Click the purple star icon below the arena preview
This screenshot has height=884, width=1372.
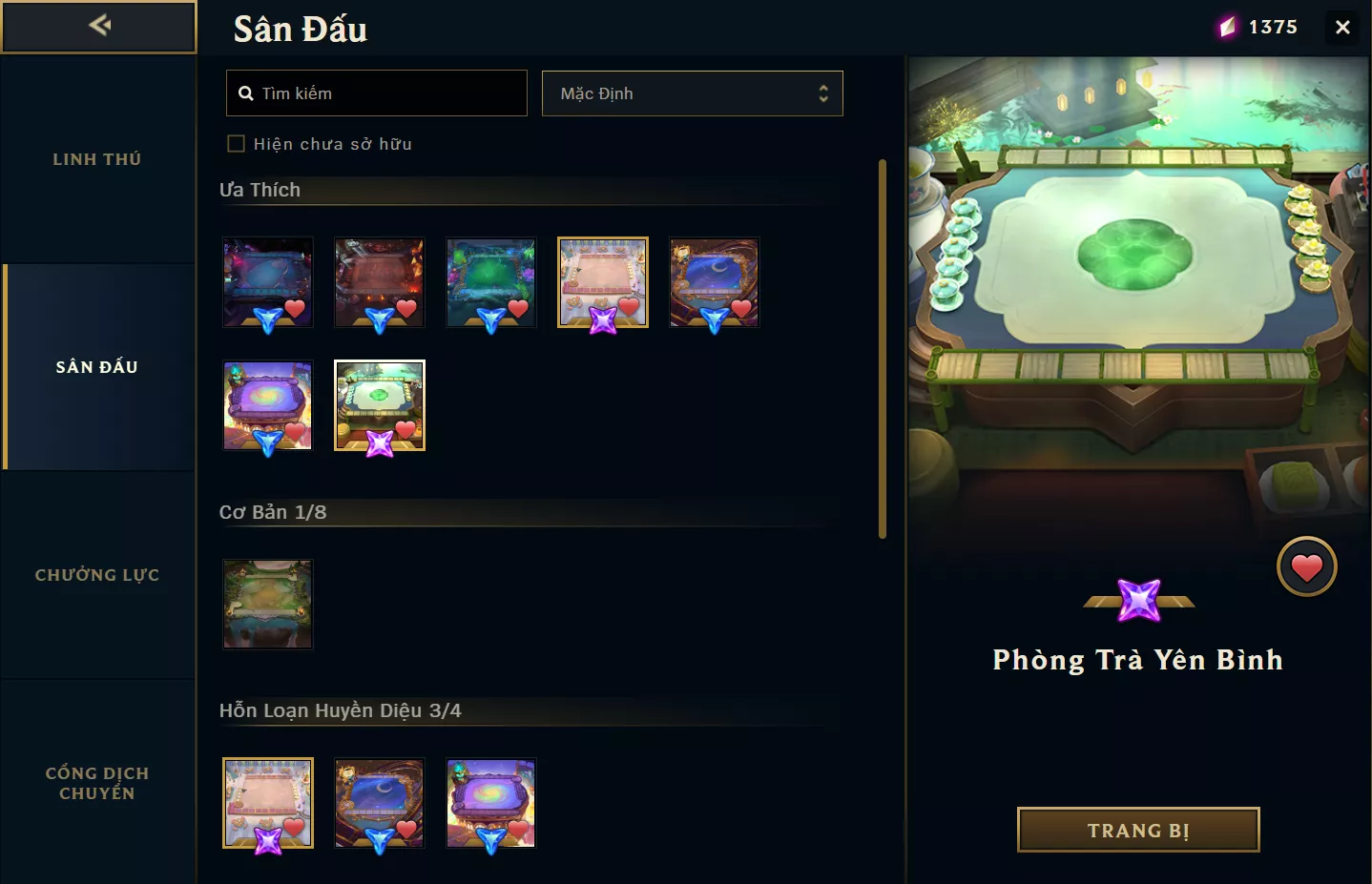click(1137, 600)
